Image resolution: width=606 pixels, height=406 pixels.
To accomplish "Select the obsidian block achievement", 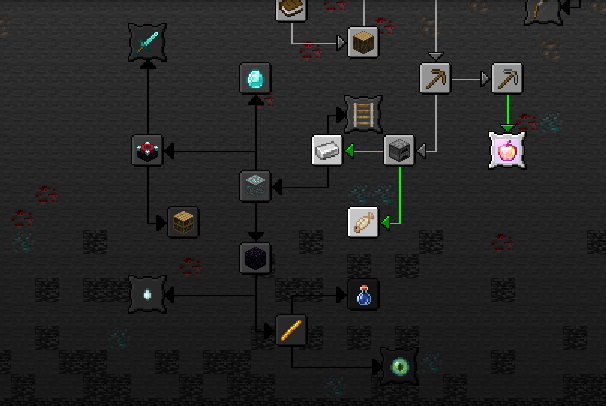I will [256, 258].
